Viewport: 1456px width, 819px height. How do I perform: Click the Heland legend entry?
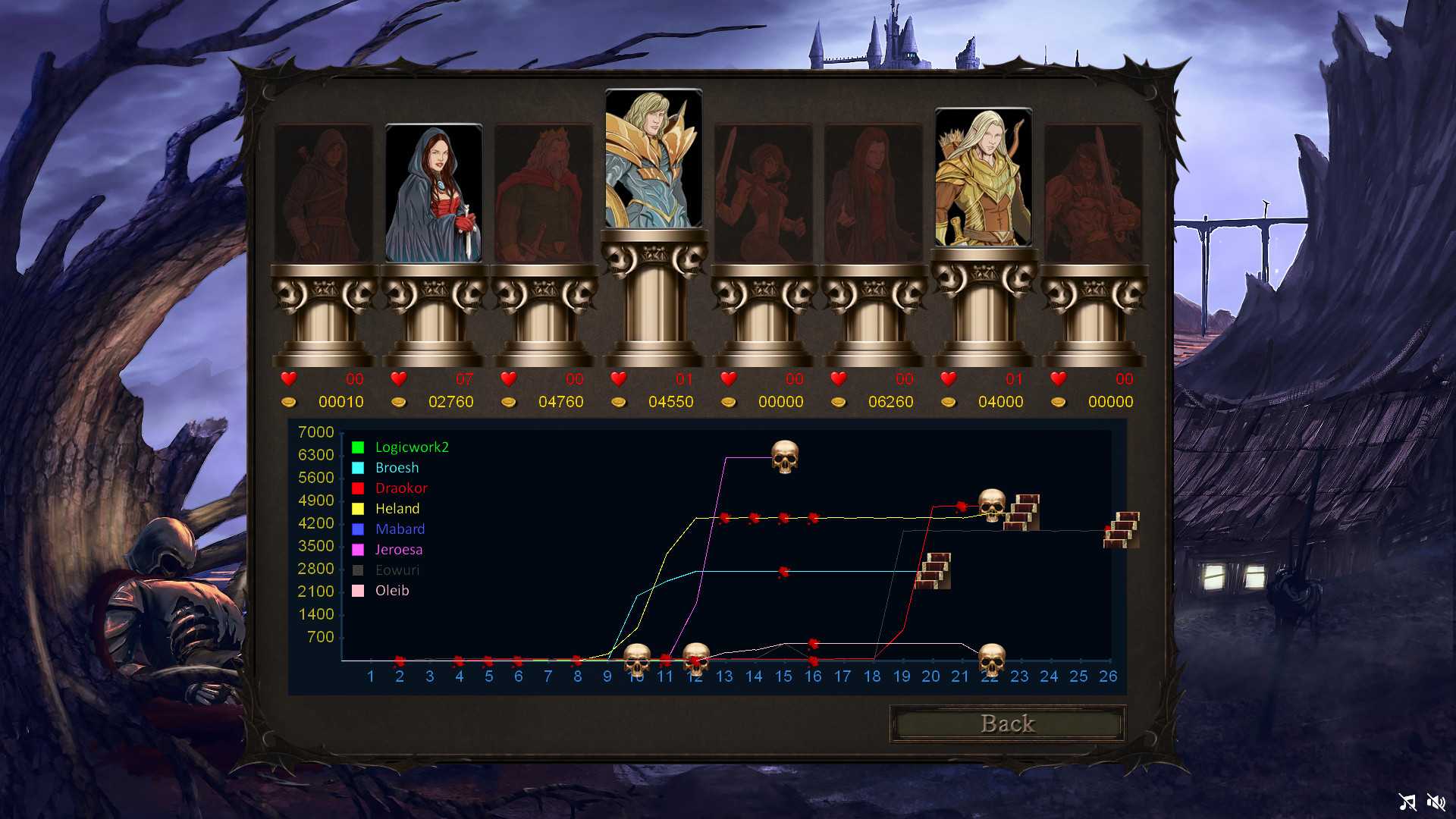pos(397,509)
